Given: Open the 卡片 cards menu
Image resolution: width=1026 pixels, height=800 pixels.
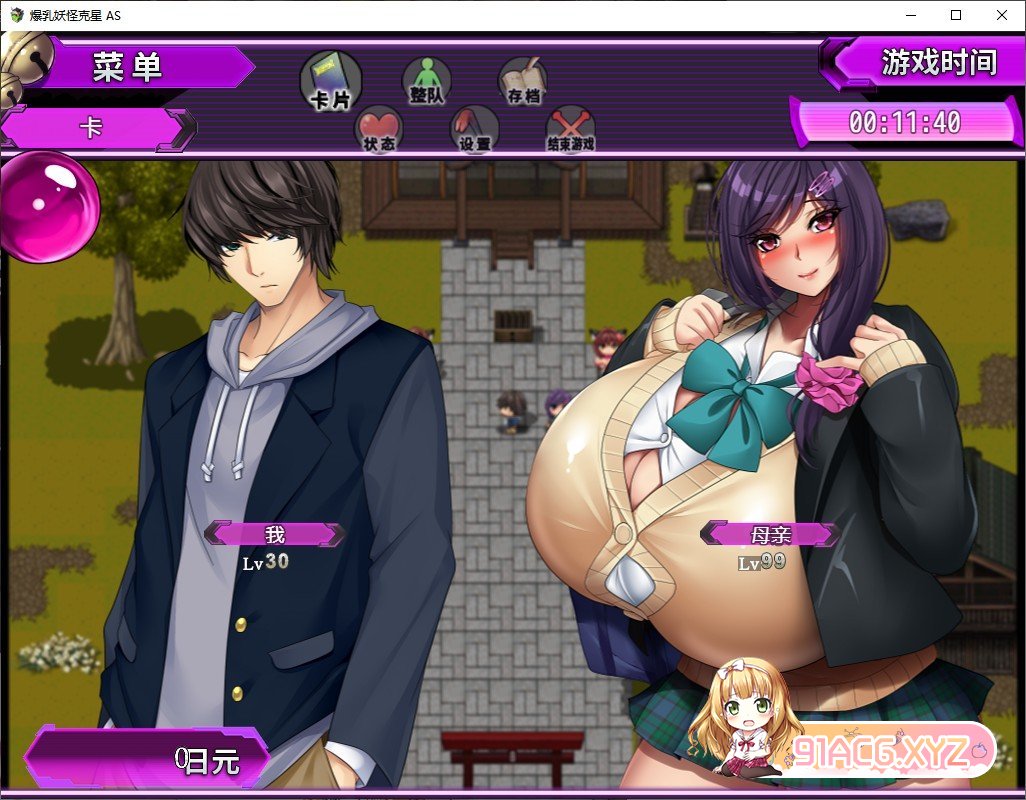Looking at the screenshot, I should (330, 80).
